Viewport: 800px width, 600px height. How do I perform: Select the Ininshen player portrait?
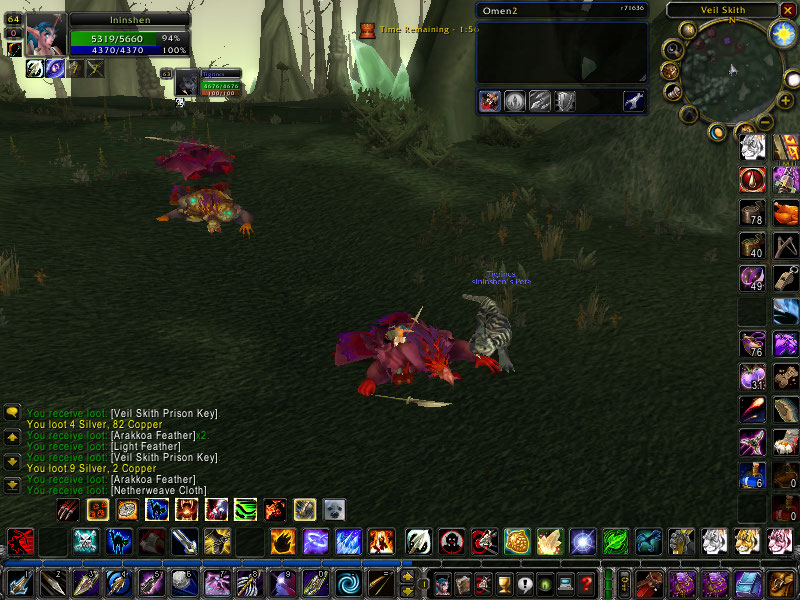(46, 35)
